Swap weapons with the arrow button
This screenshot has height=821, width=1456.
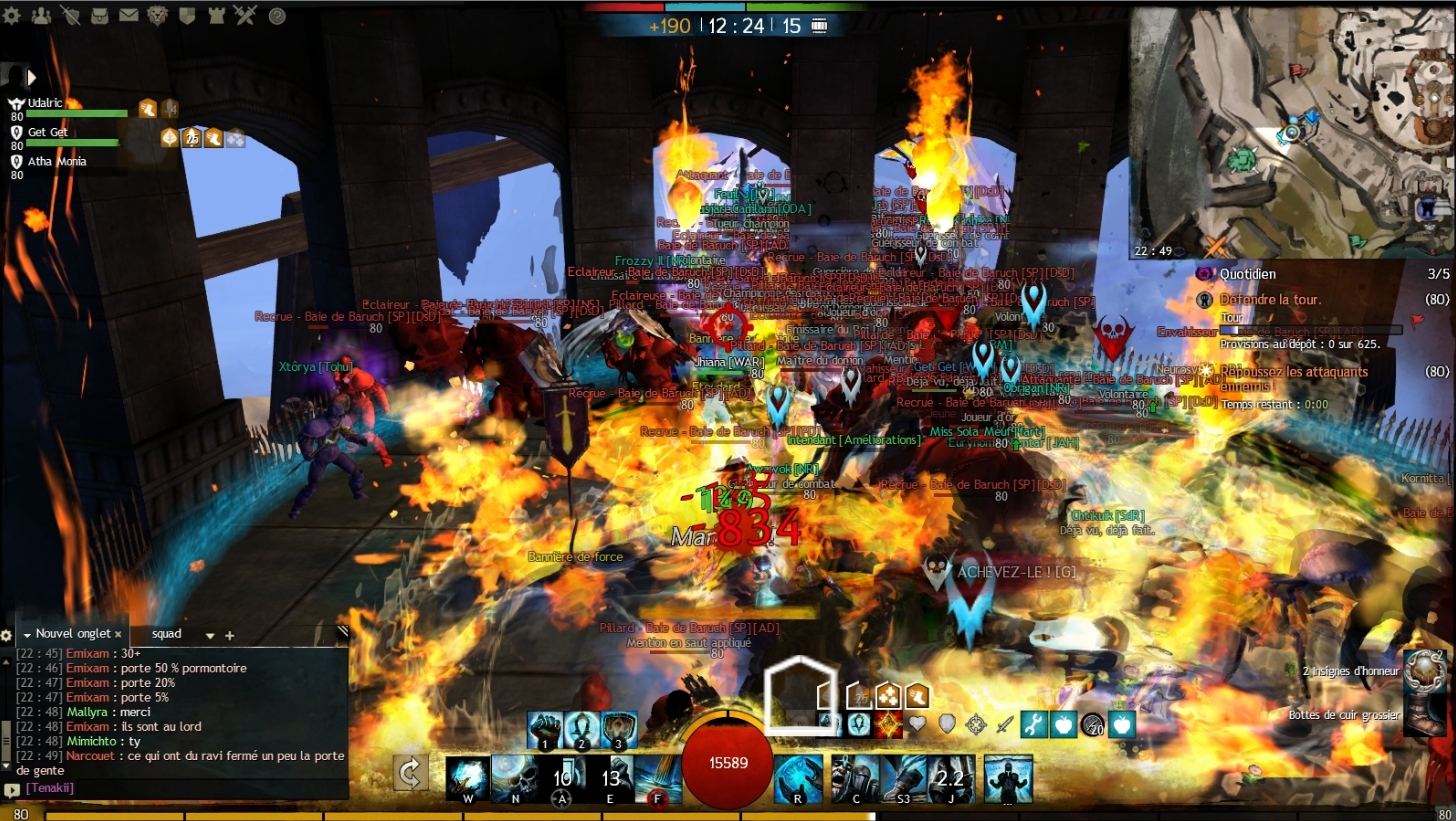click(410, 772)
